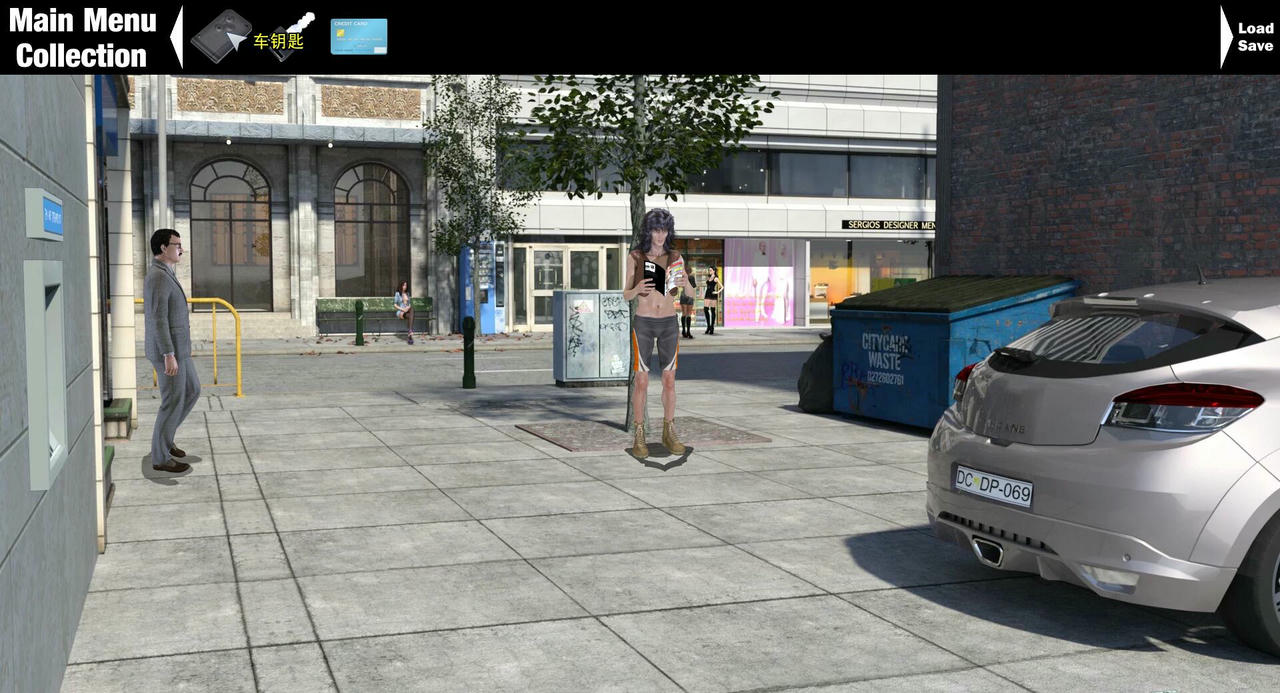This screenshot has width=1280, height=693.
Task: Choose the Save game option
Action: point(1256,46)
